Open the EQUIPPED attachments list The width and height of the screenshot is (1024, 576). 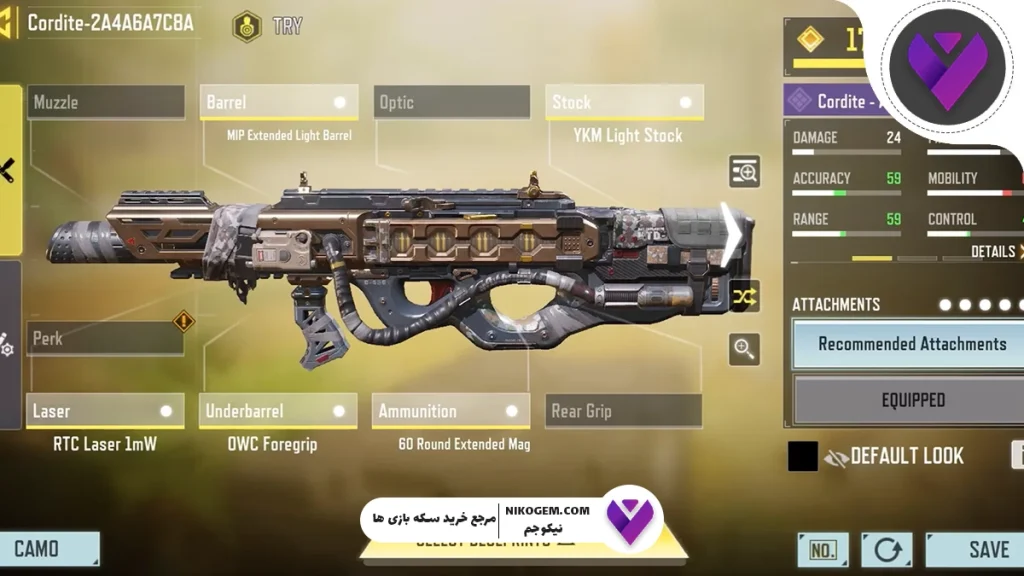(911, 400)
